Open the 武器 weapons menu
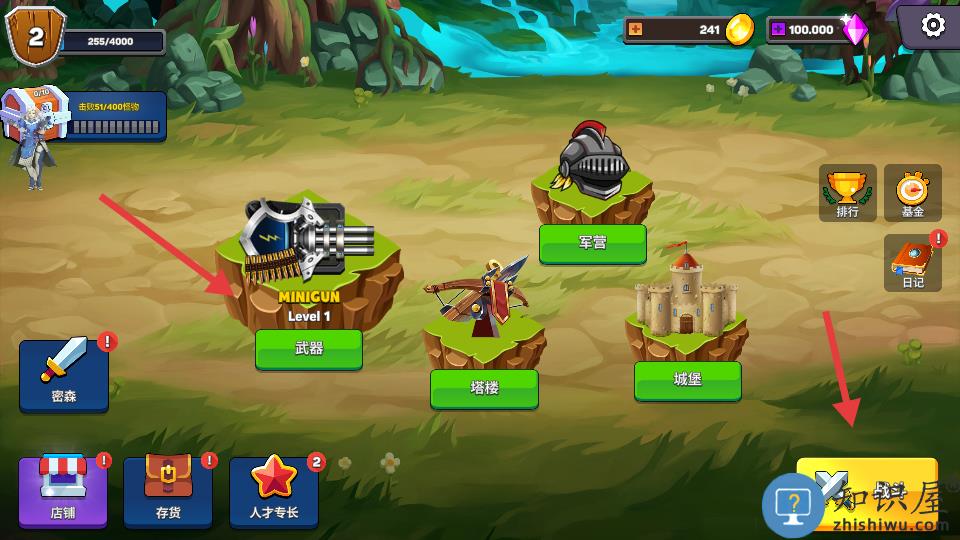The width and height of the screenshot is (960, 540). (308, 349)
